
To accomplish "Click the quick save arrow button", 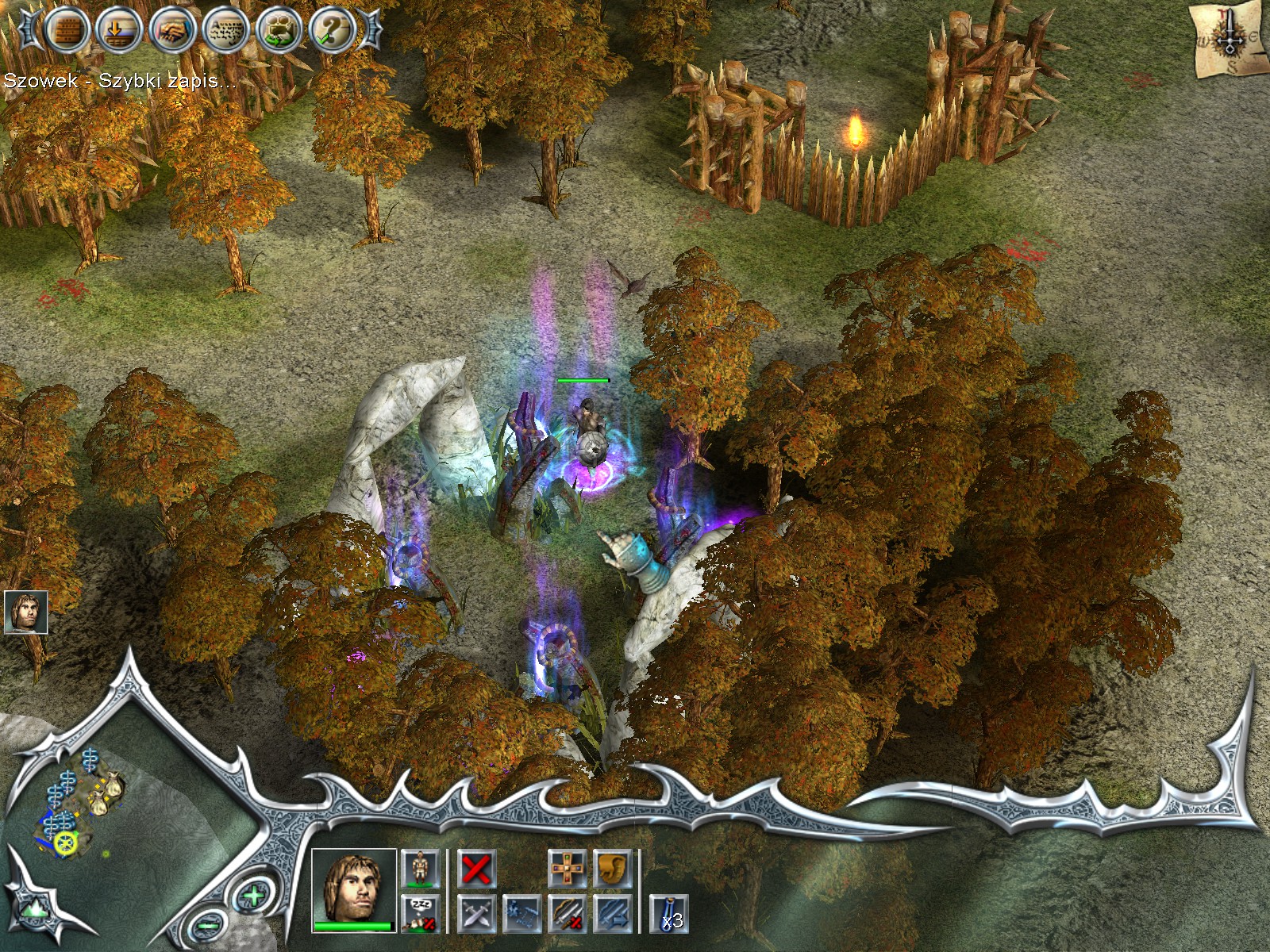I will [119, 31].
